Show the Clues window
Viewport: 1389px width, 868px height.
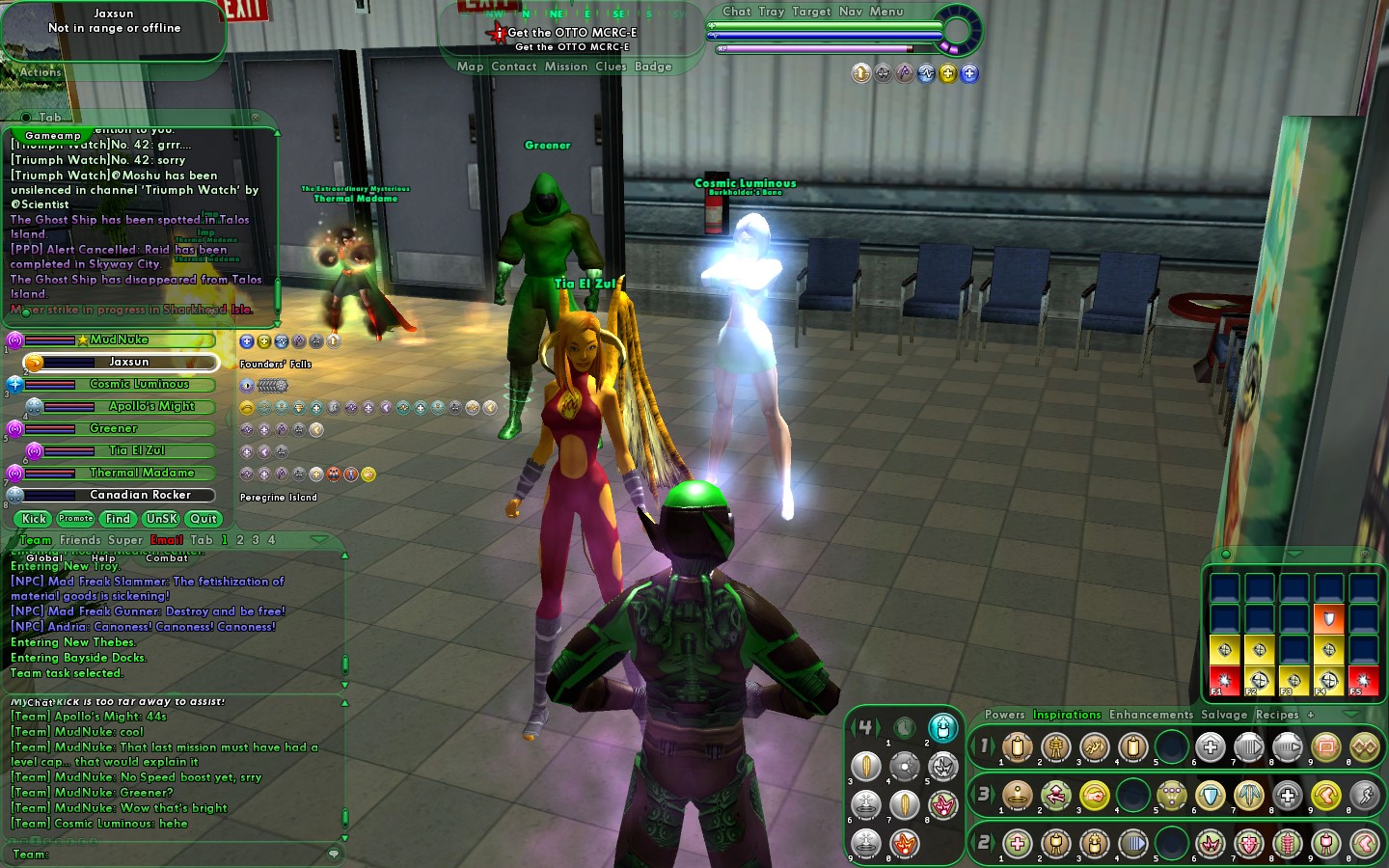point(611,67)
